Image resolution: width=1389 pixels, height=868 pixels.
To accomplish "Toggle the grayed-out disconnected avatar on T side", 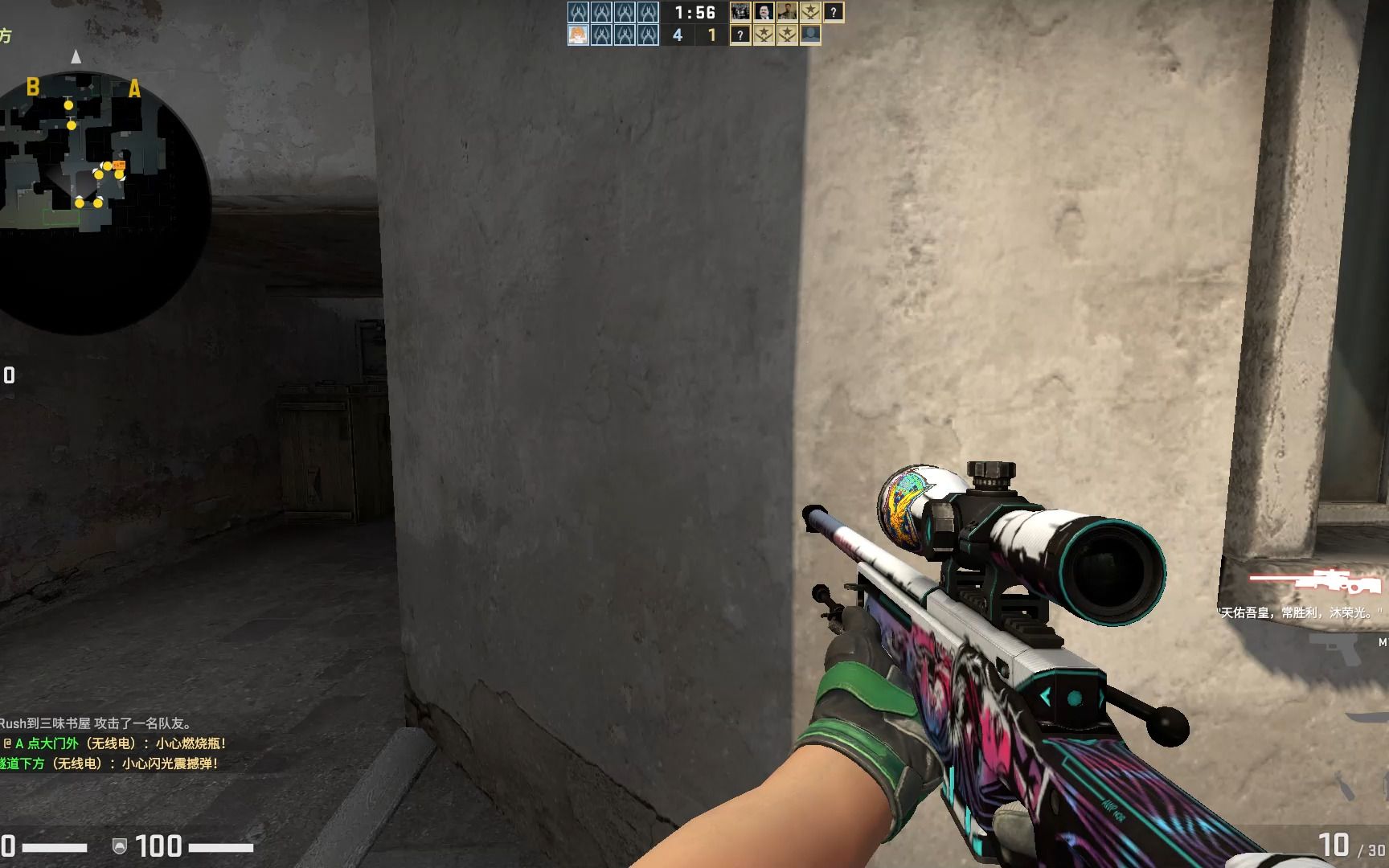I will click(x=812, y=35).
